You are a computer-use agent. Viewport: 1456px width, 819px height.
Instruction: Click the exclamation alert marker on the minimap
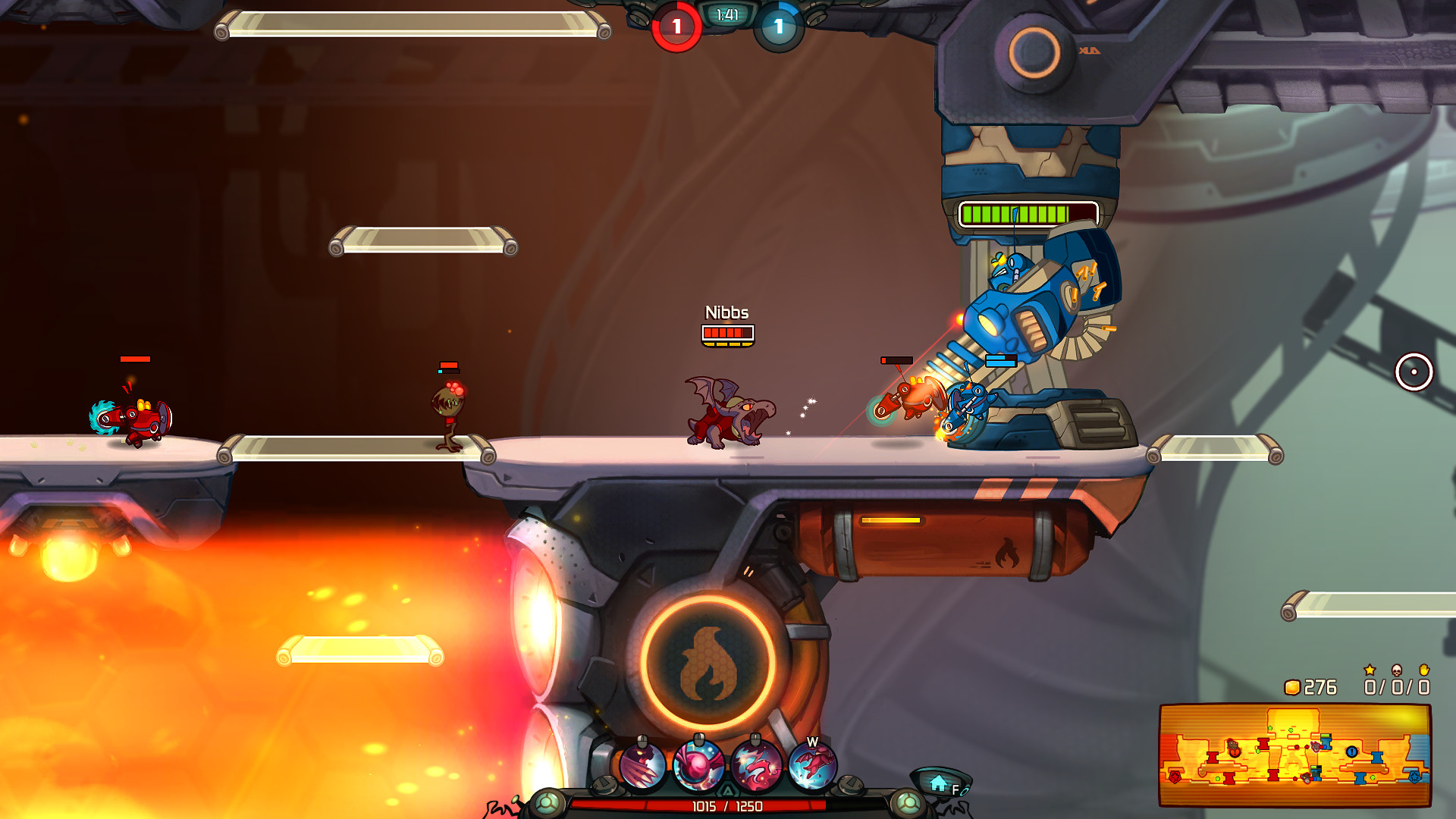pyautogui.click(x=1351, y=752)
